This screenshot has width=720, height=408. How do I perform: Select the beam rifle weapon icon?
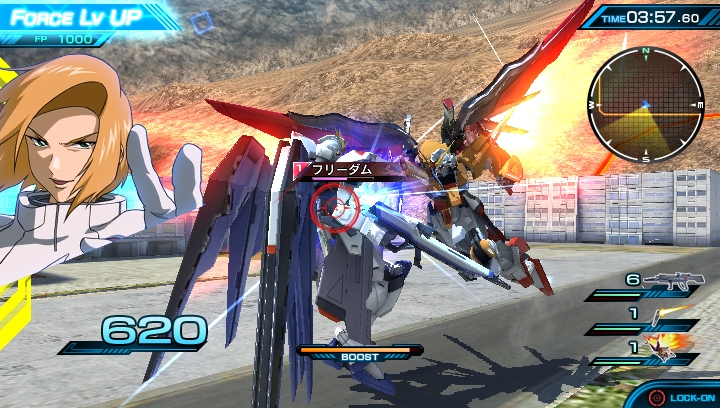pyautogui.click(x=673, y=282)
